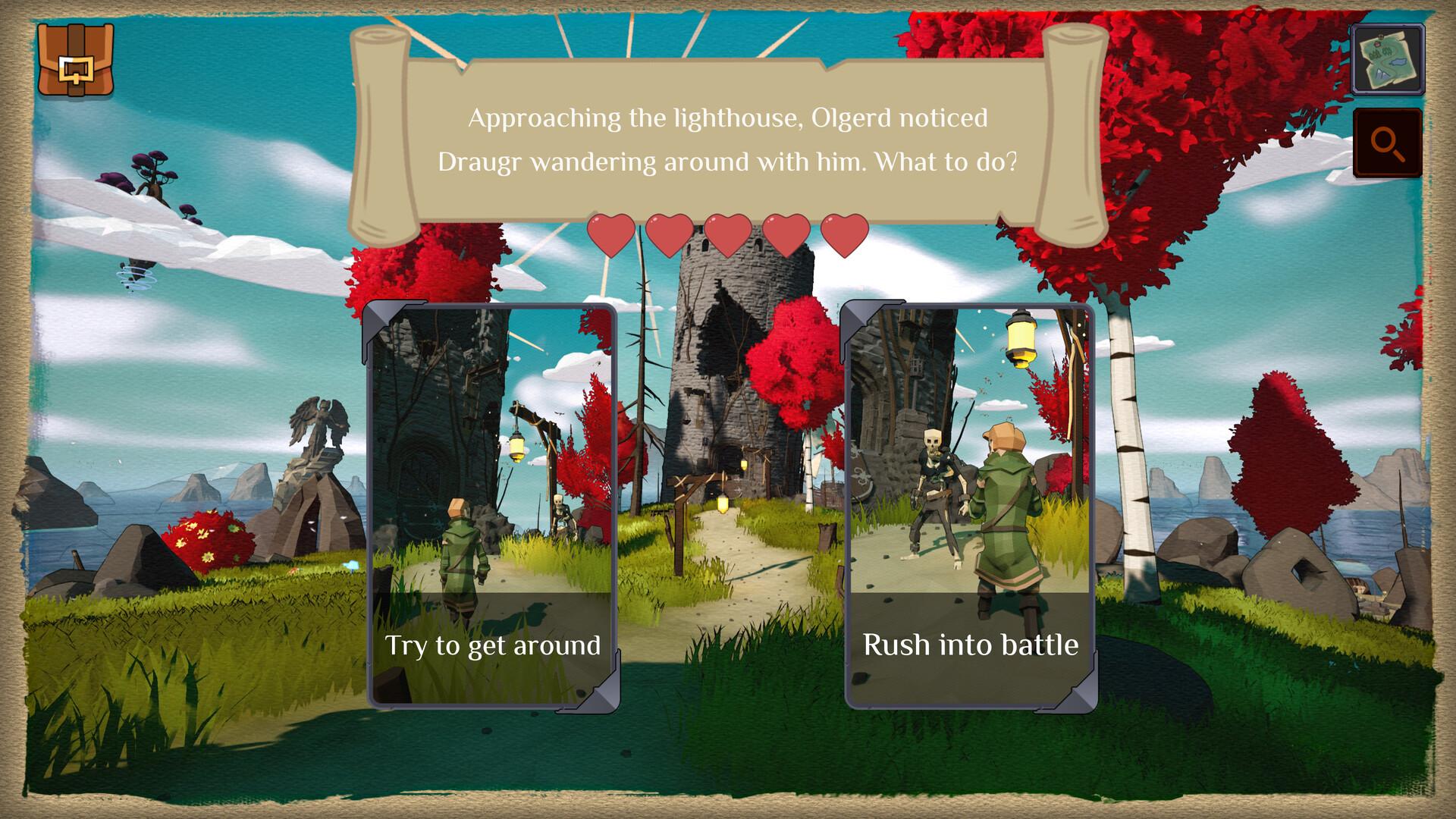Image resolution: width=1456 pixels, height=819 pixels.
Task: Click the second health heart
Action: (670, 235)
